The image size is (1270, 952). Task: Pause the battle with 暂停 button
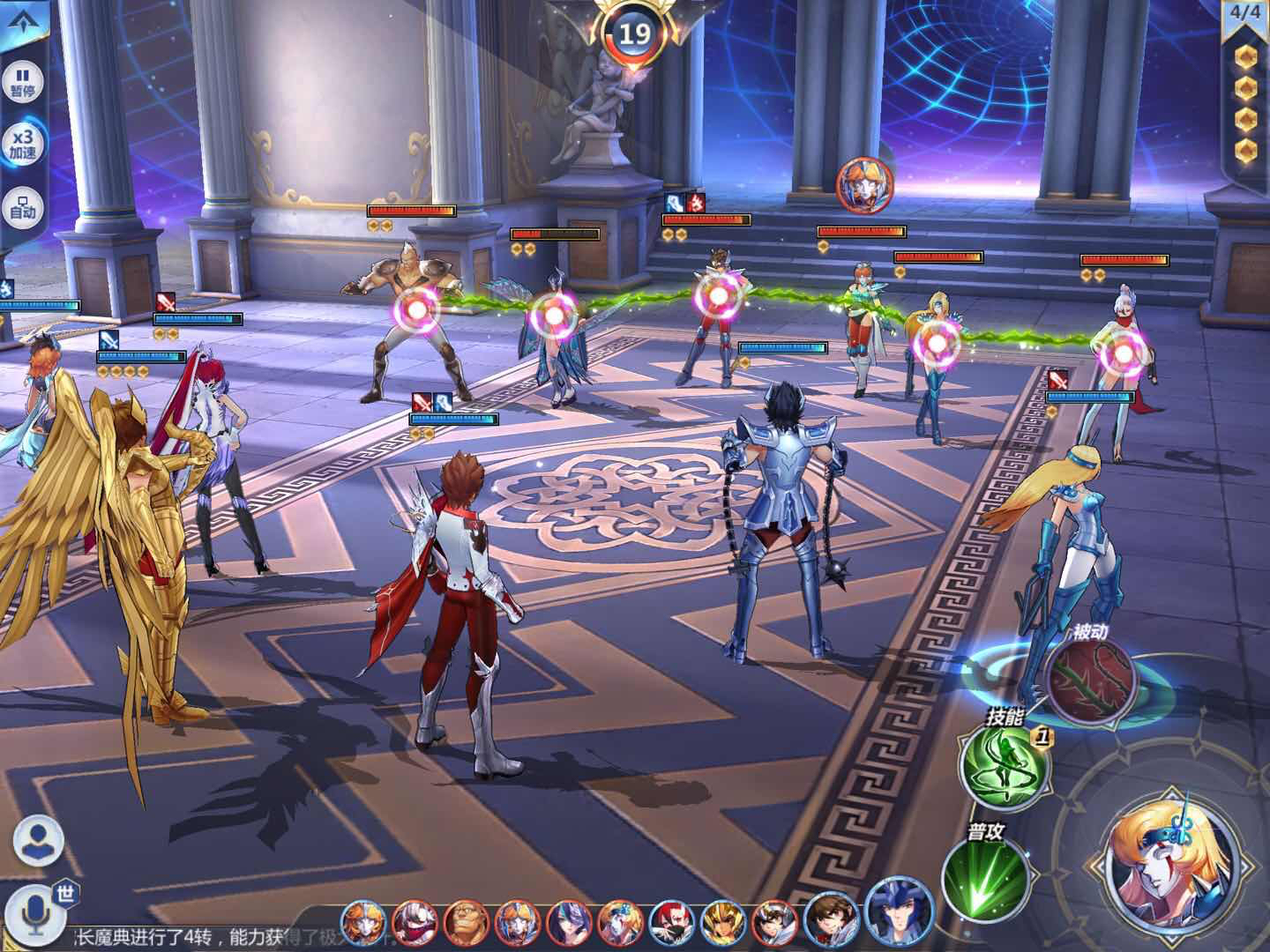click(x=24, y=82)
